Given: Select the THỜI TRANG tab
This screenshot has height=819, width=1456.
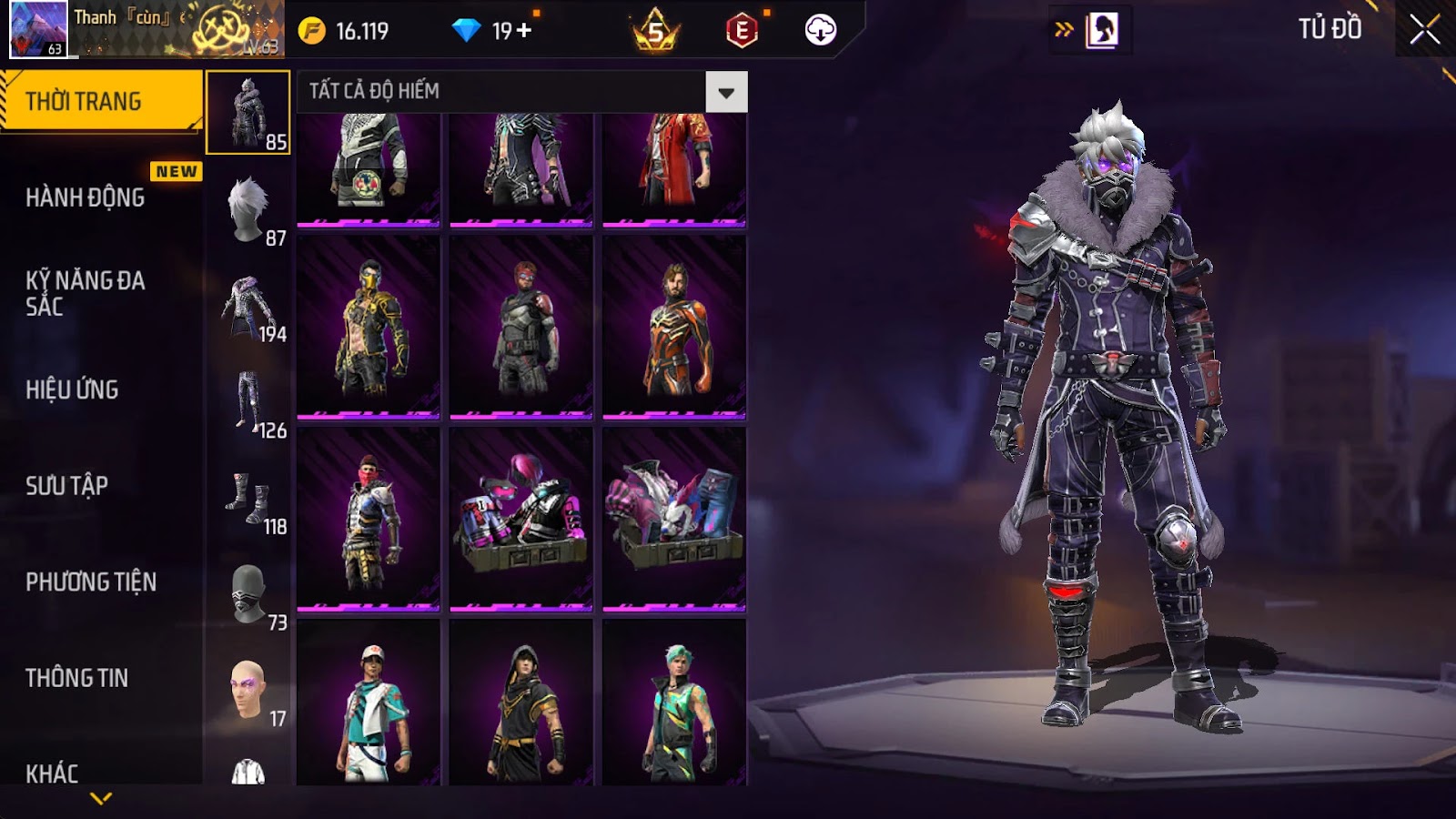Looking at the screenshot, I should click(100, 101).
